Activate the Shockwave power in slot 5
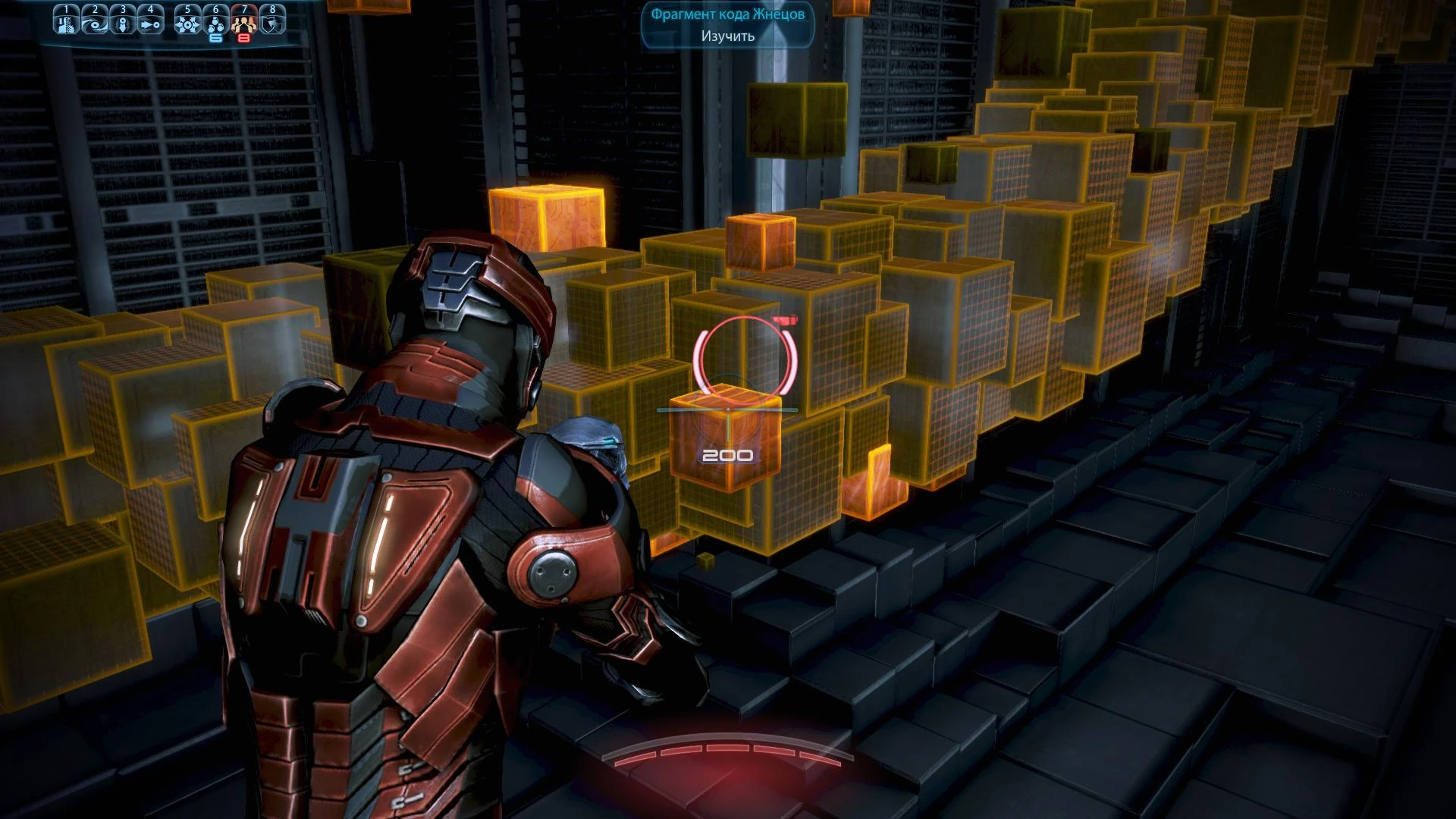Image resolution: width=1456 pixels, height=819 pixels. 187,24
